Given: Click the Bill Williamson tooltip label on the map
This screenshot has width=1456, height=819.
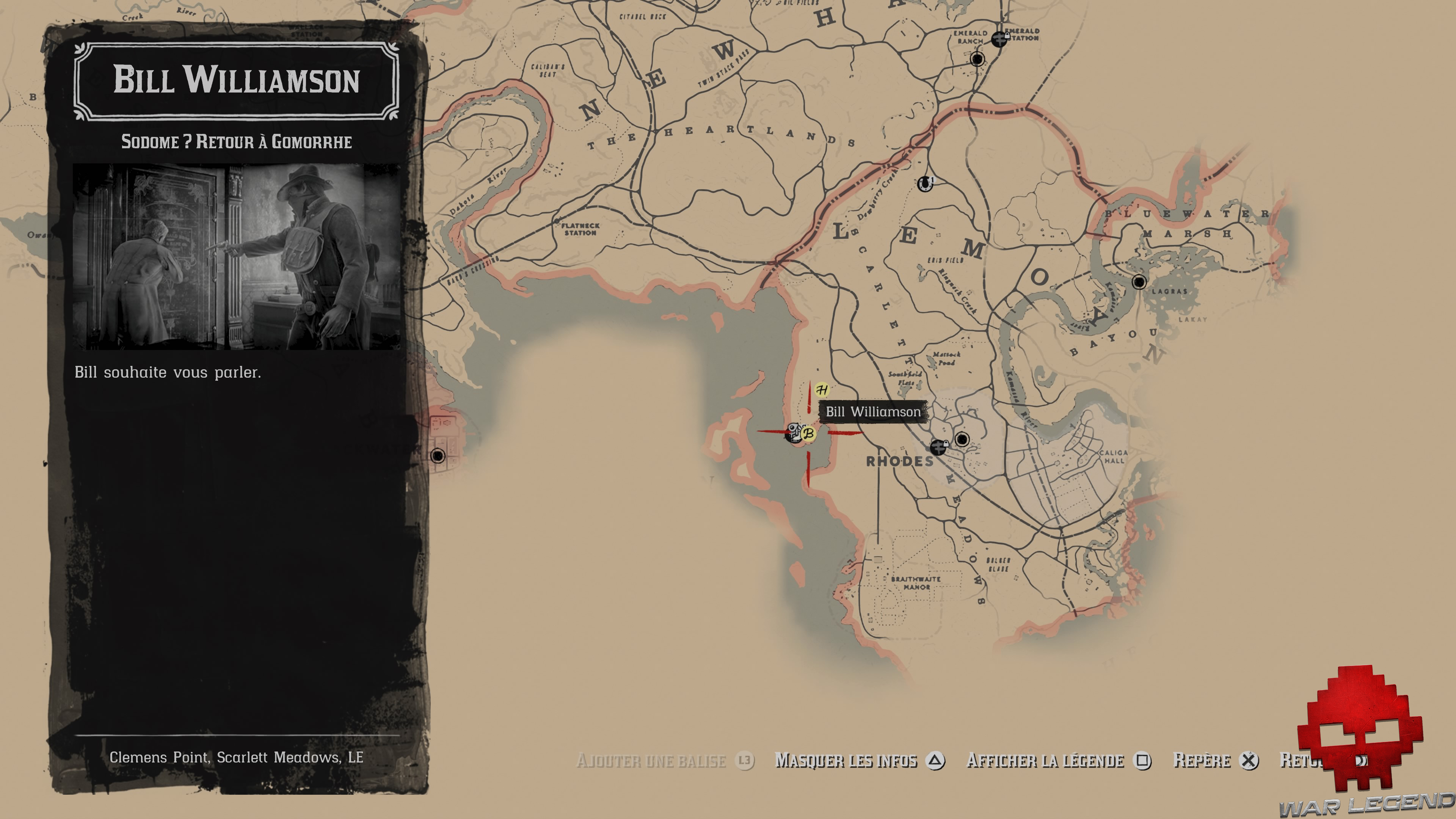Looking at the screenshot, I should [873, 412].
